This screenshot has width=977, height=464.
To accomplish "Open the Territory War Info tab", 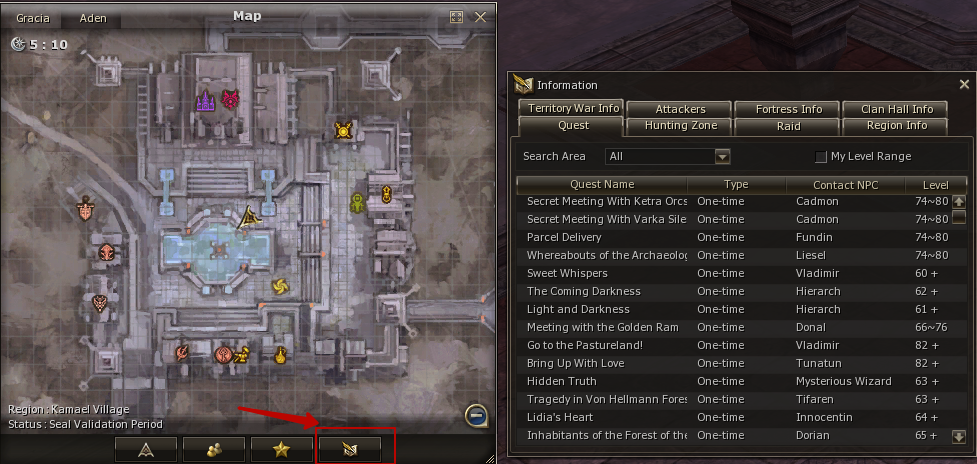I will 574,108.
